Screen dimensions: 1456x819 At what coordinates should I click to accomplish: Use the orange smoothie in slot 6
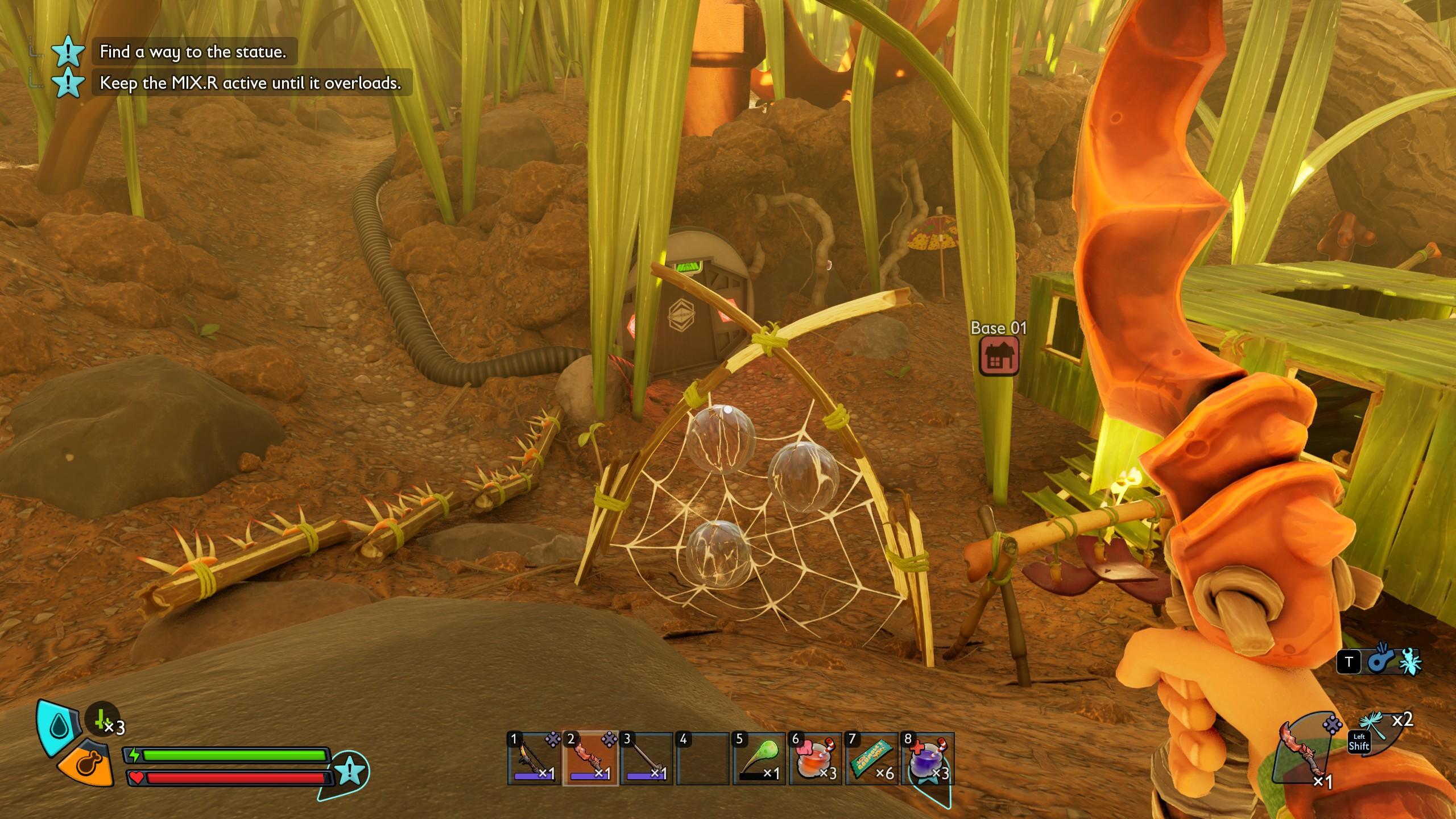pyautogui.click(x=814, y=759)
